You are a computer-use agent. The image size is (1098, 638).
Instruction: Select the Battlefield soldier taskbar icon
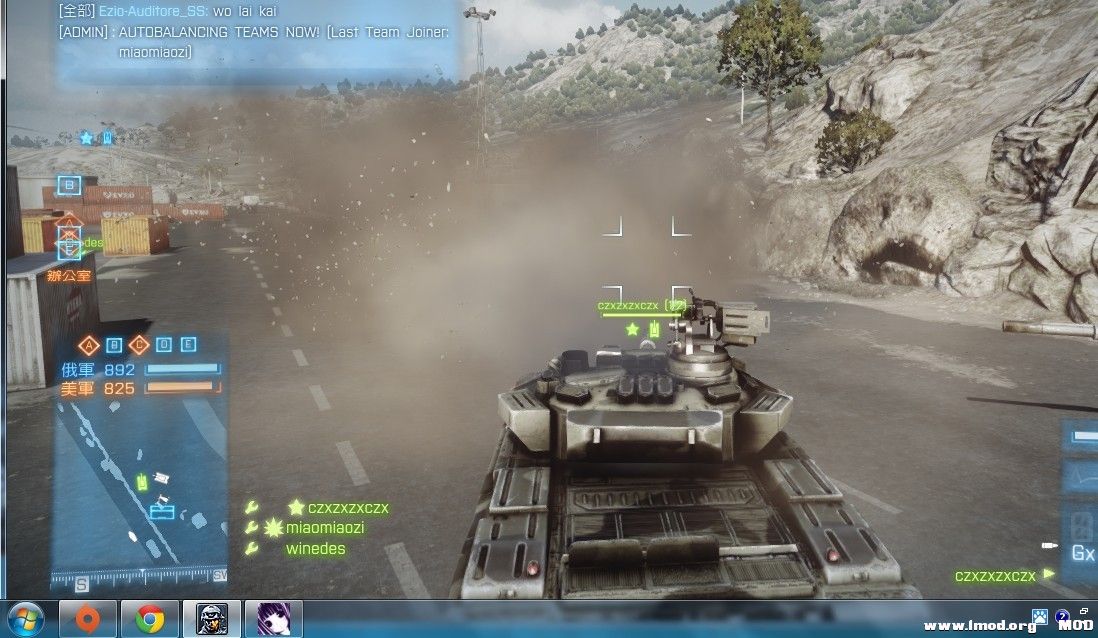coord(211,619)
